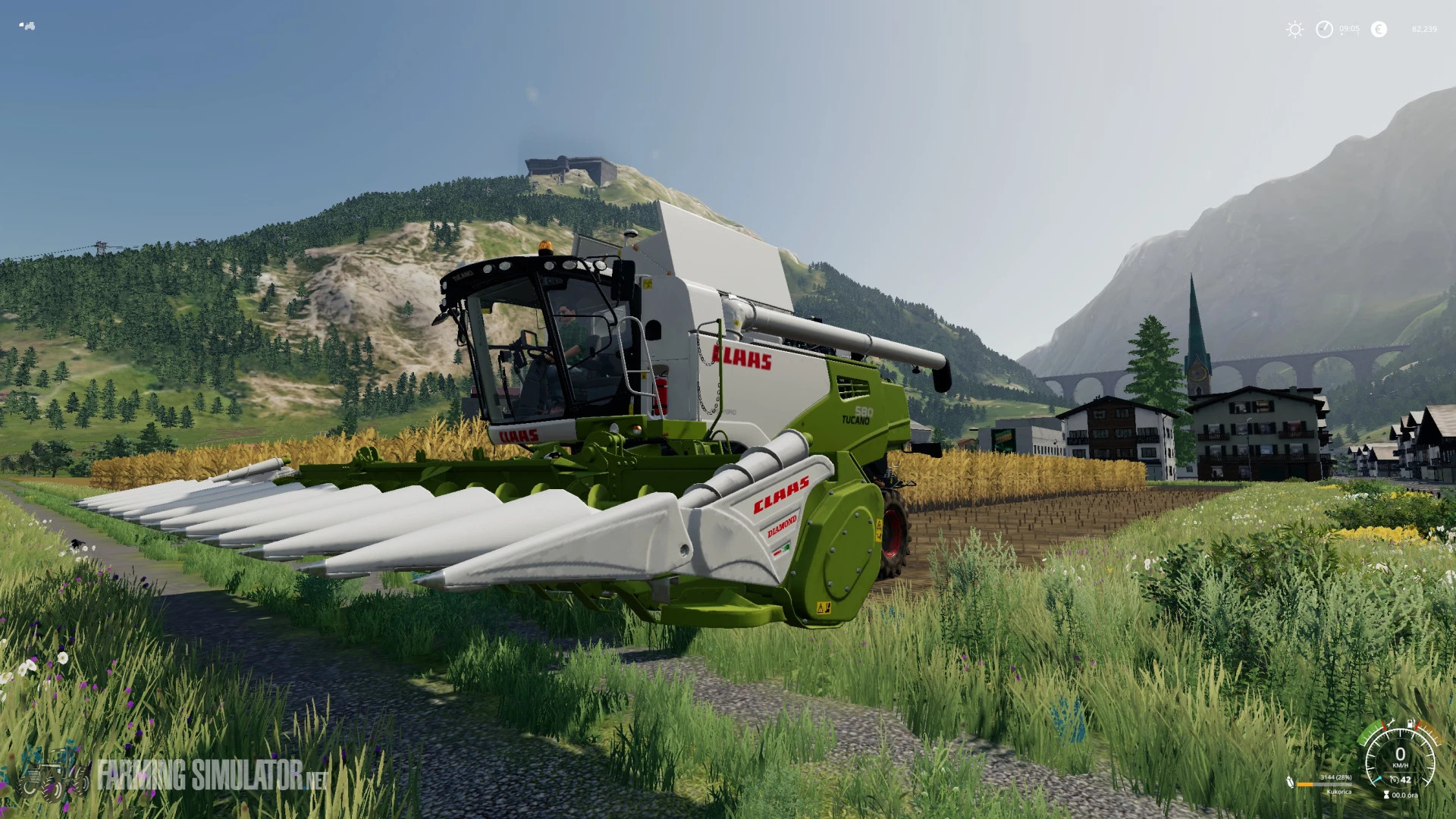Expand the speedometer HUD panel
The width and height of the screenshot is (1456, 819).
coord(1400,758)
